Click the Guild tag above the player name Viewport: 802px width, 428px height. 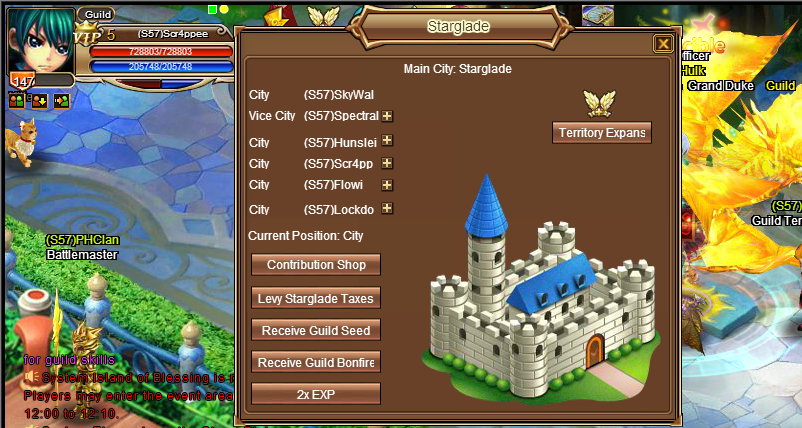pos(96,14)
